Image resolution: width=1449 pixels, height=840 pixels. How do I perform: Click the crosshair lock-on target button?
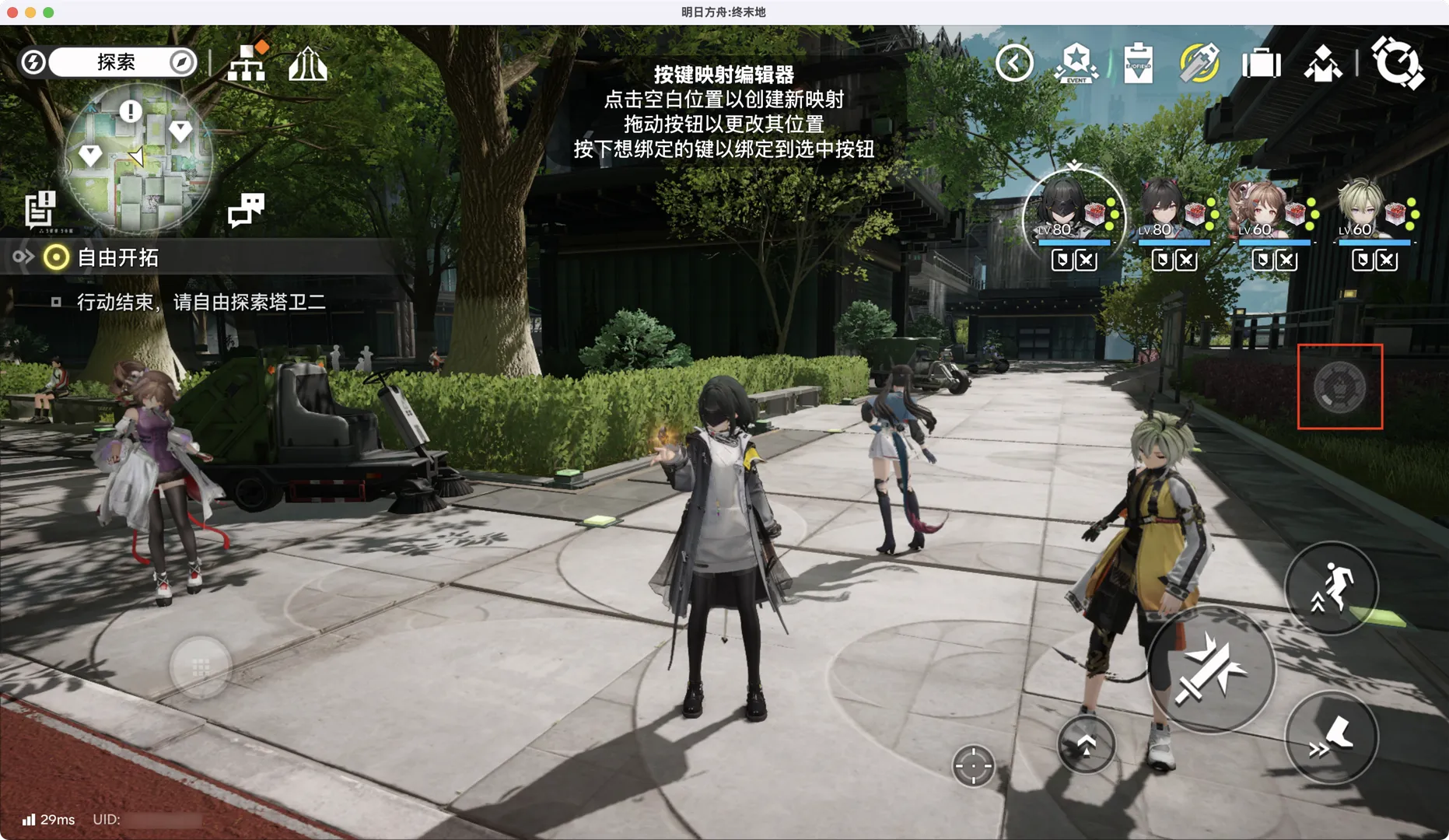(973, 766)
